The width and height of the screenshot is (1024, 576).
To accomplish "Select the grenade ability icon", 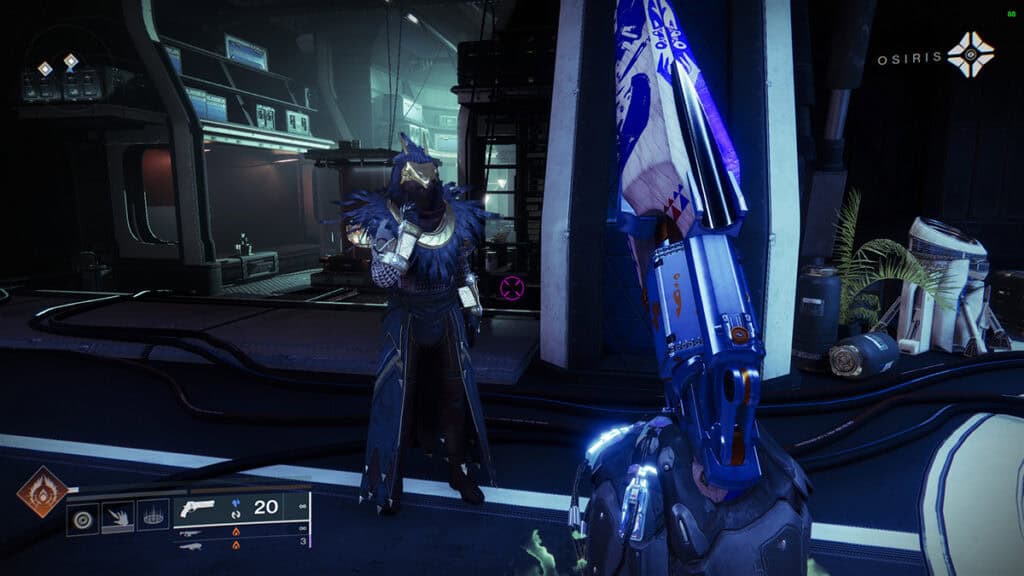I will (x=84, y=515).
